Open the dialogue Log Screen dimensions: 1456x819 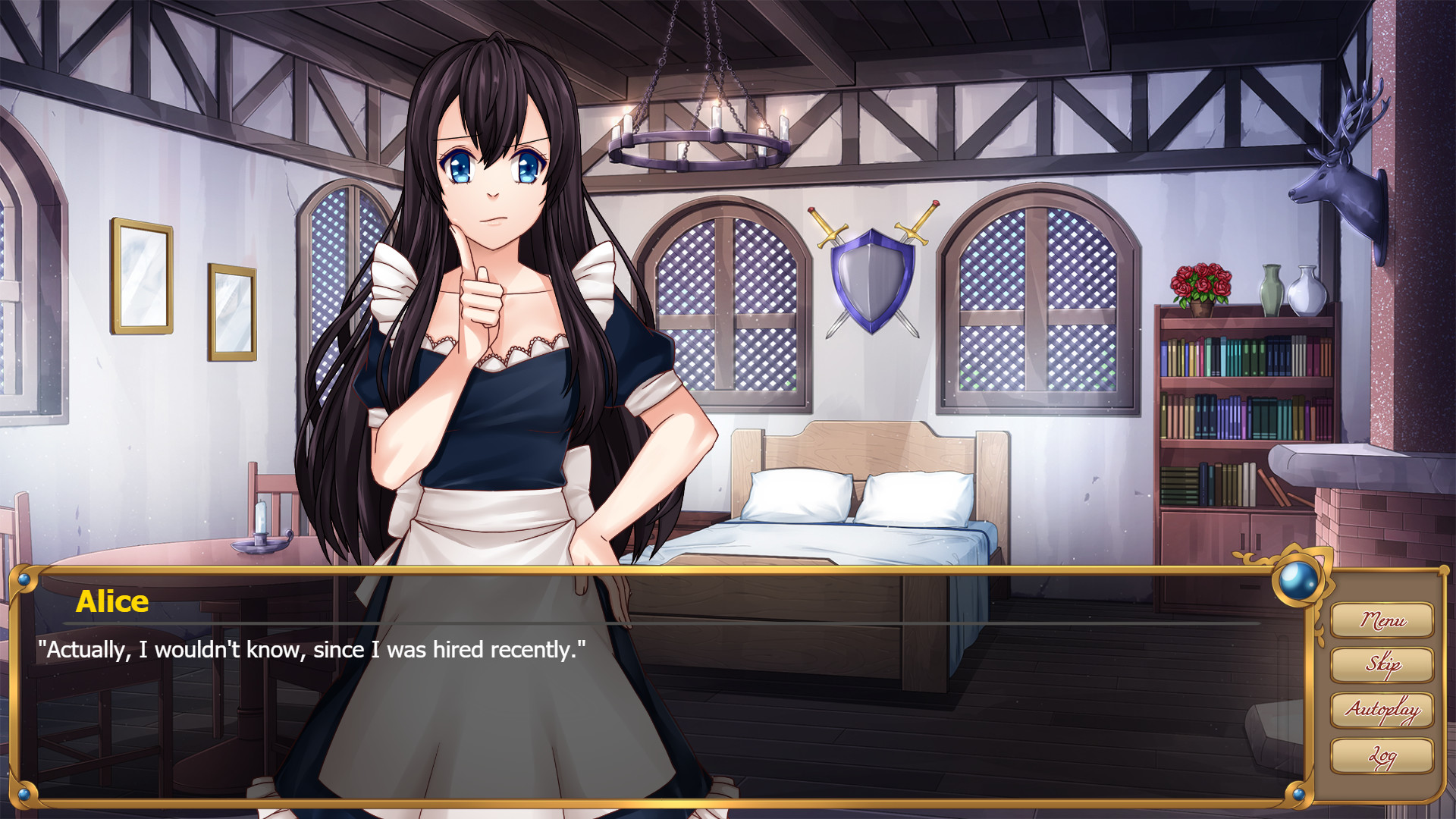coord(1382,756)
